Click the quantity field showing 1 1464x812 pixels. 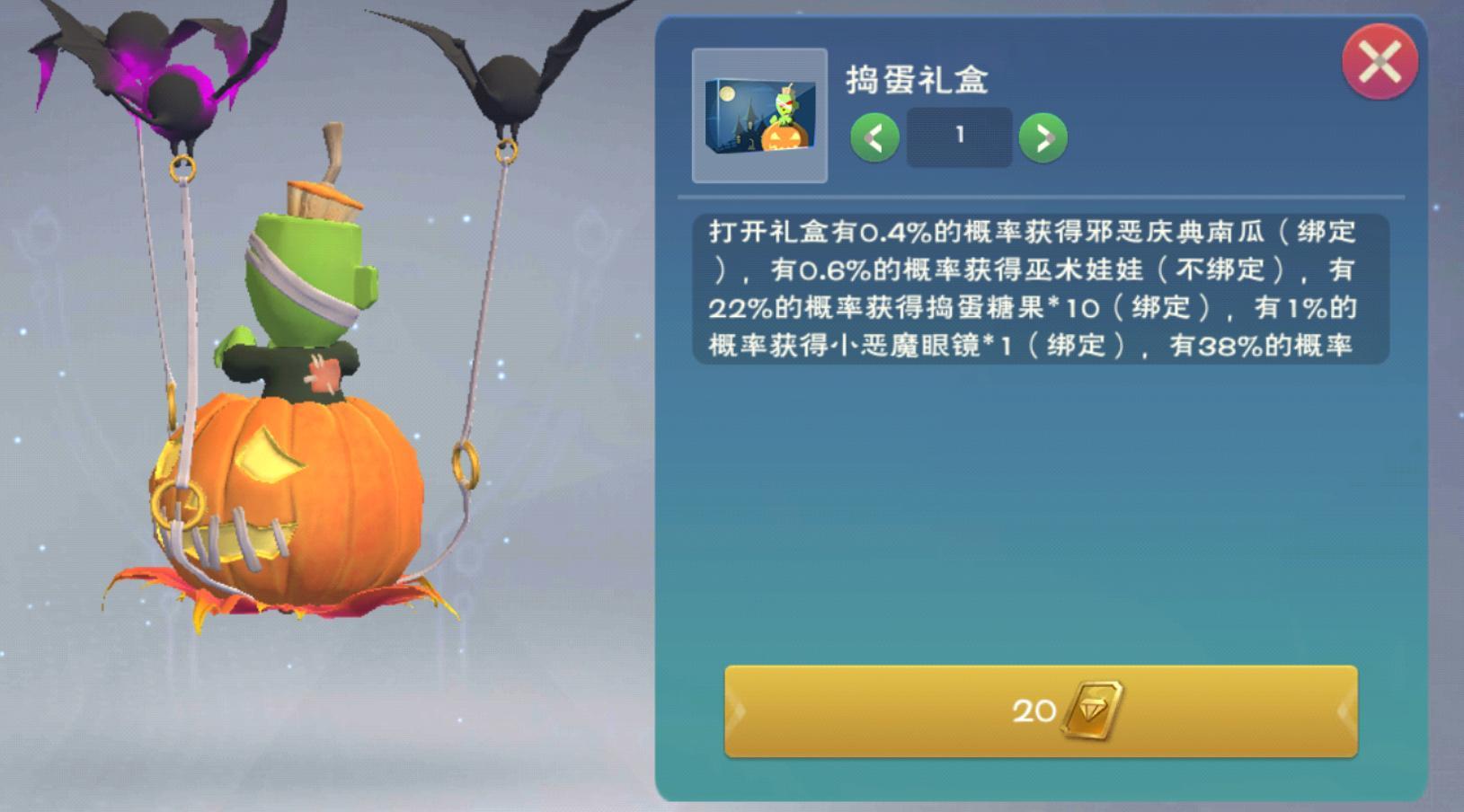click(x=958, y=135)
